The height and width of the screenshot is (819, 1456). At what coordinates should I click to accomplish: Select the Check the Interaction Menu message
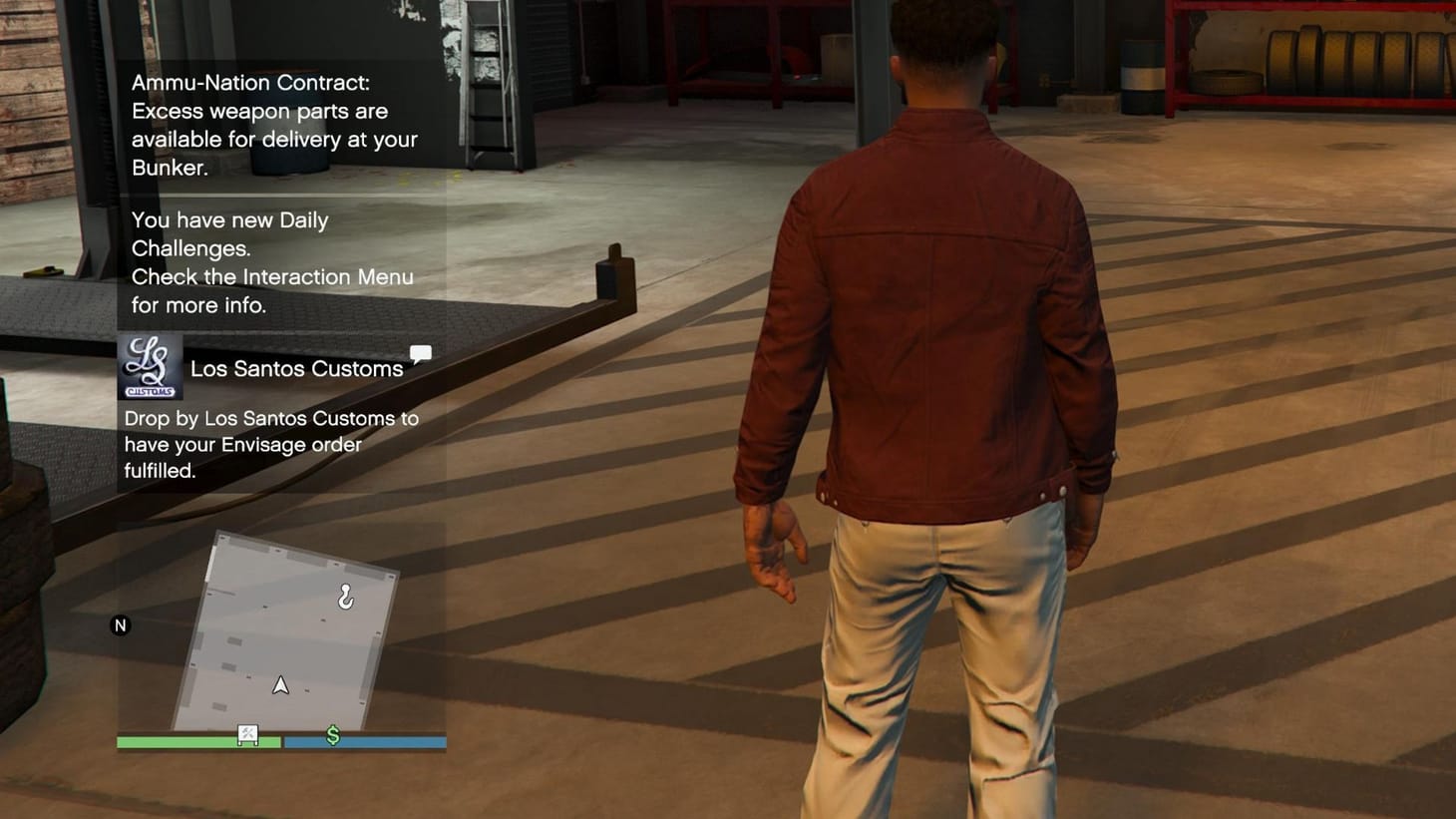point(272,290)
